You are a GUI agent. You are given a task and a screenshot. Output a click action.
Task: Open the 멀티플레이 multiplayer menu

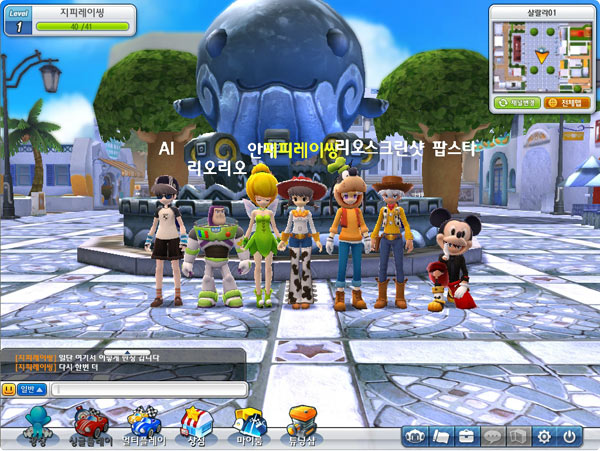click(143, 425)
